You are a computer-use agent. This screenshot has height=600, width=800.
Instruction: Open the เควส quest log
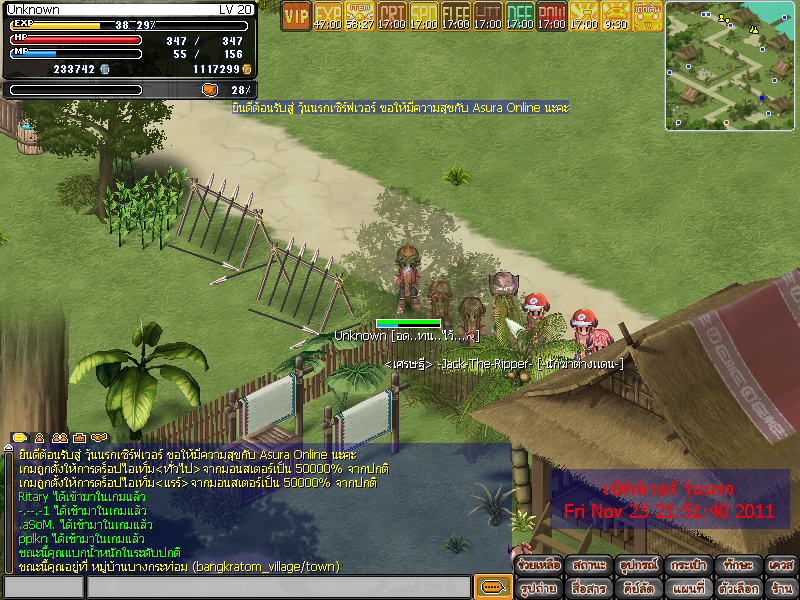781,565
